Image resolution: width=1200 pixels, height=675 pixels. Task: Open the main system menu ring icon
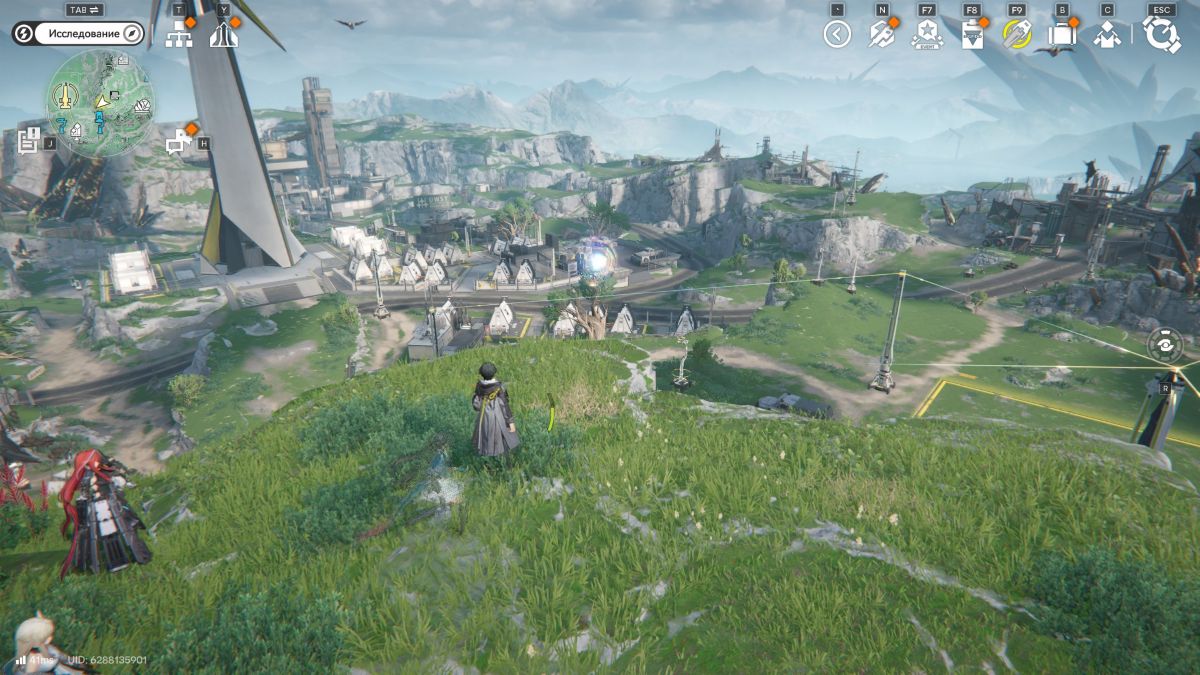[1161, 35]
